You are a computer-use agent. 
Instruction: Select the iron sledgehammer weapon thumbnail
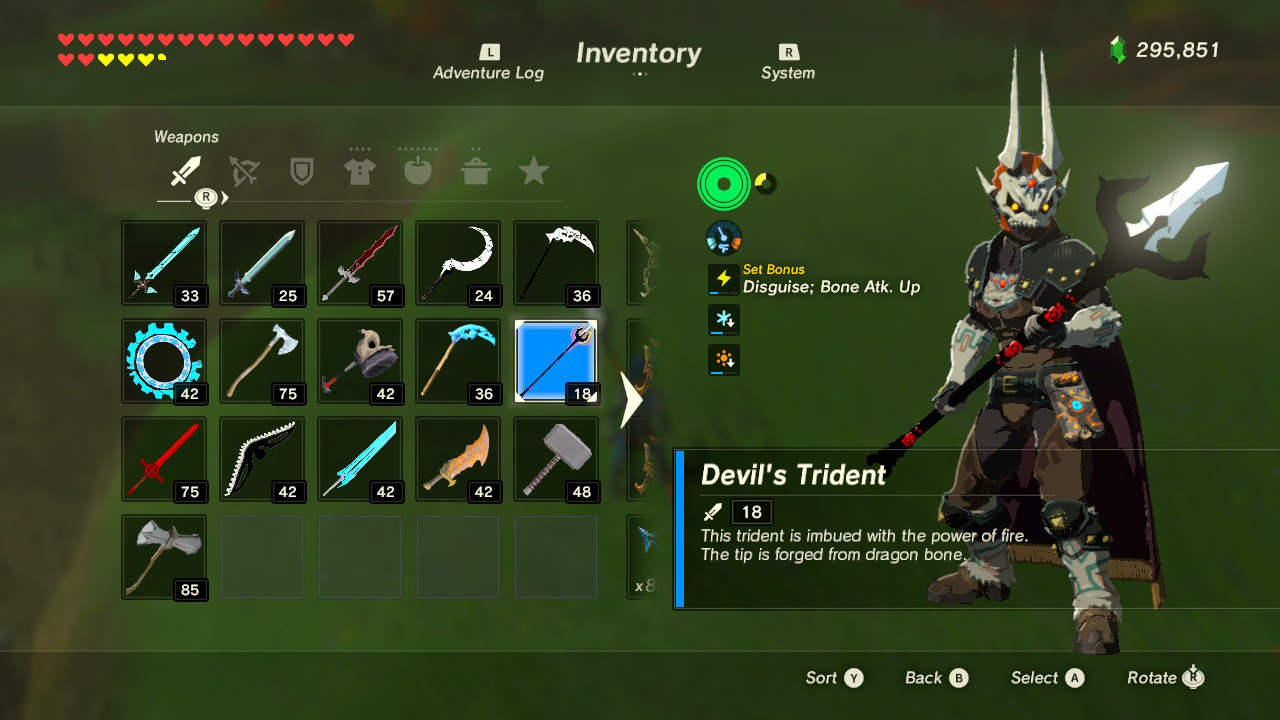(556, 459)
